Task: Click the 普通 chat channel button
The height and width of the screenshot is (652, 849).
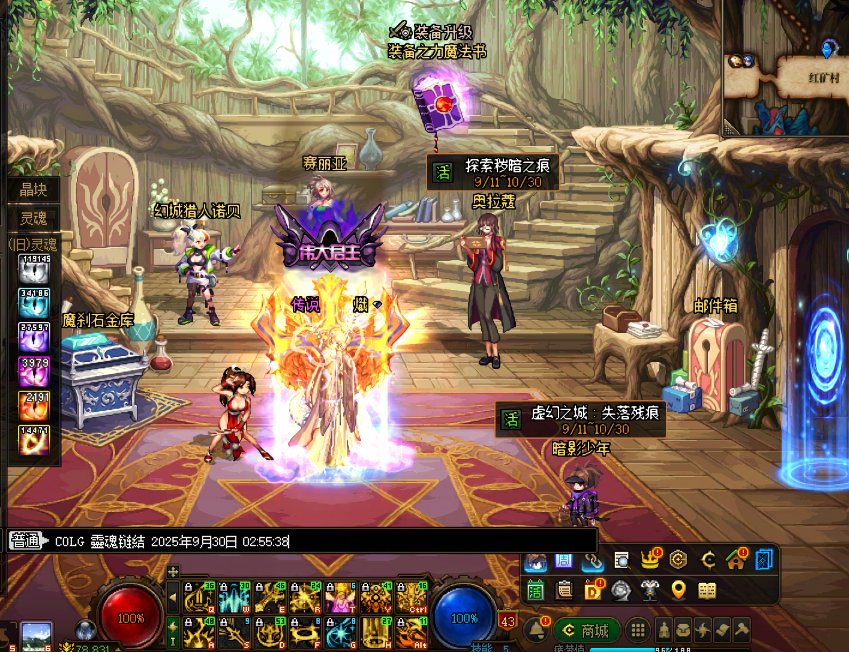Action: click(27, 541)
